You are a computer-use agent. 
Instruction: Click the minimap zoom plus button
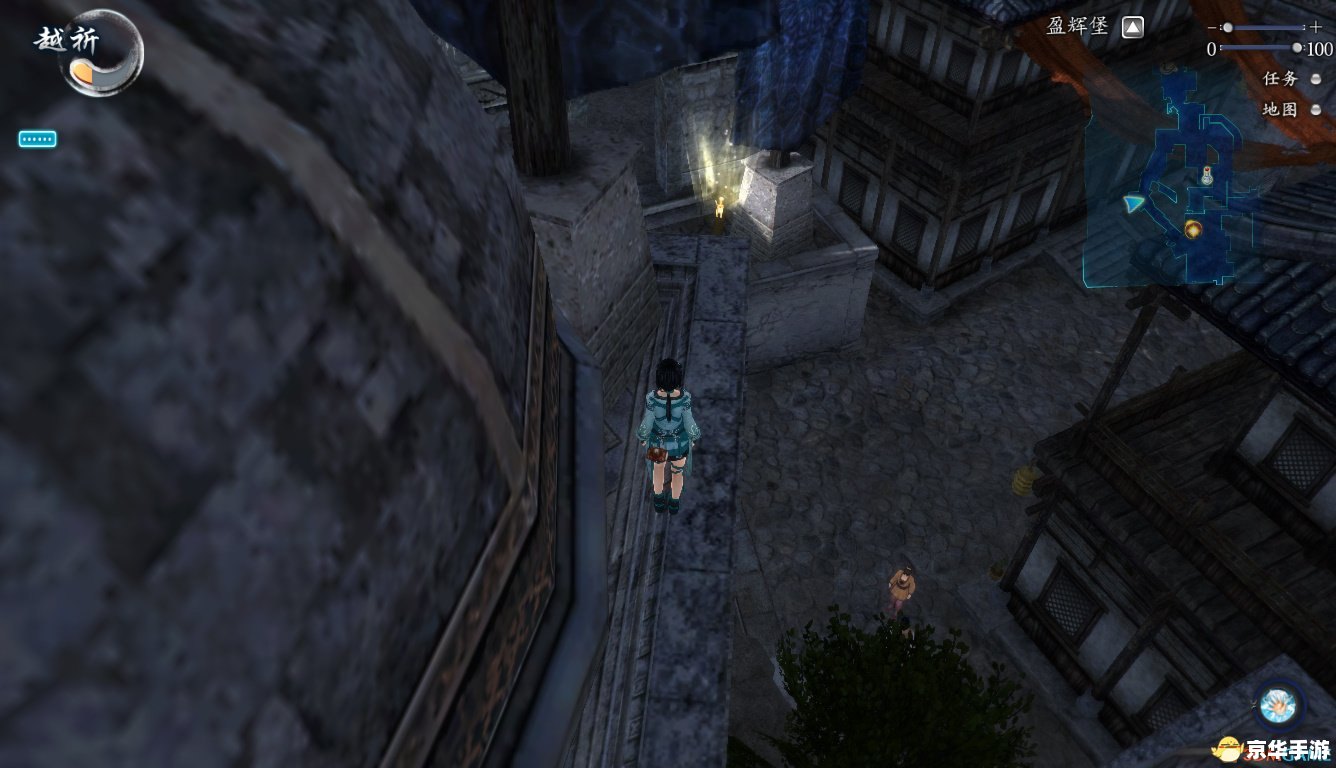(1315, 28)
